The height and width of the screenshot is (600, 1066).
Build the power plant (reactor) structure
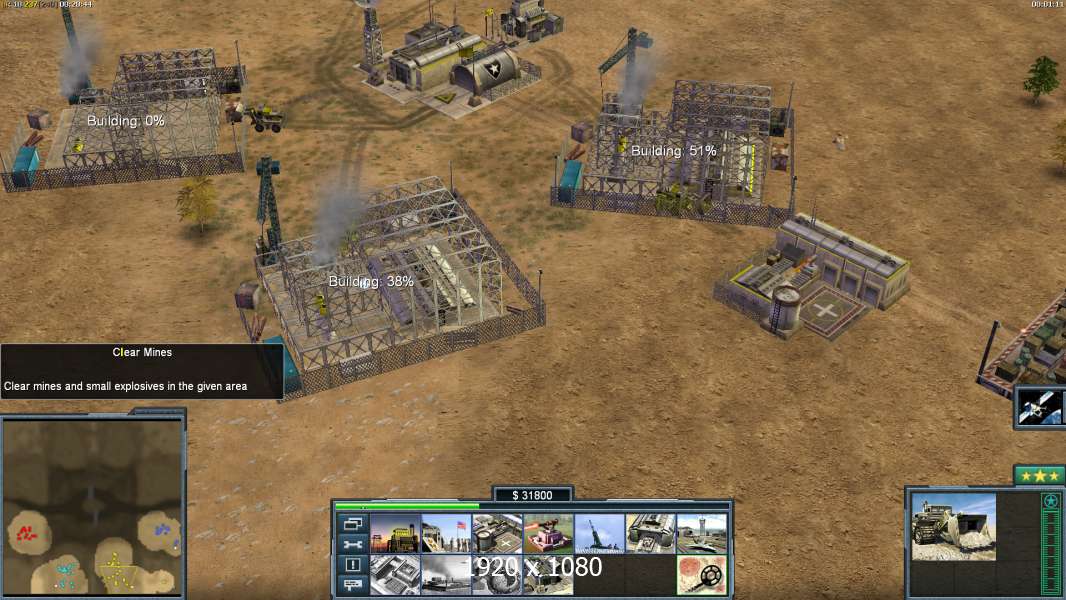tap(394, 534)
